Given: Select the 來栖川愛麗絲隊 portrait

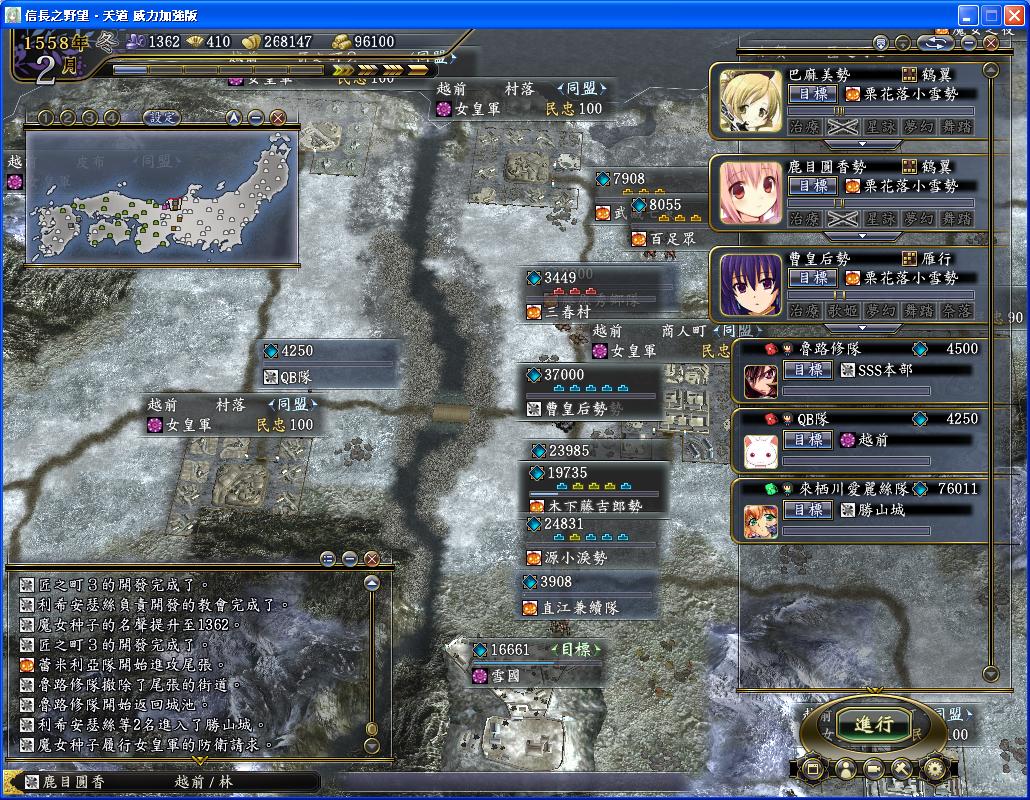Looking at the screenshot, I should coord(760,520).
